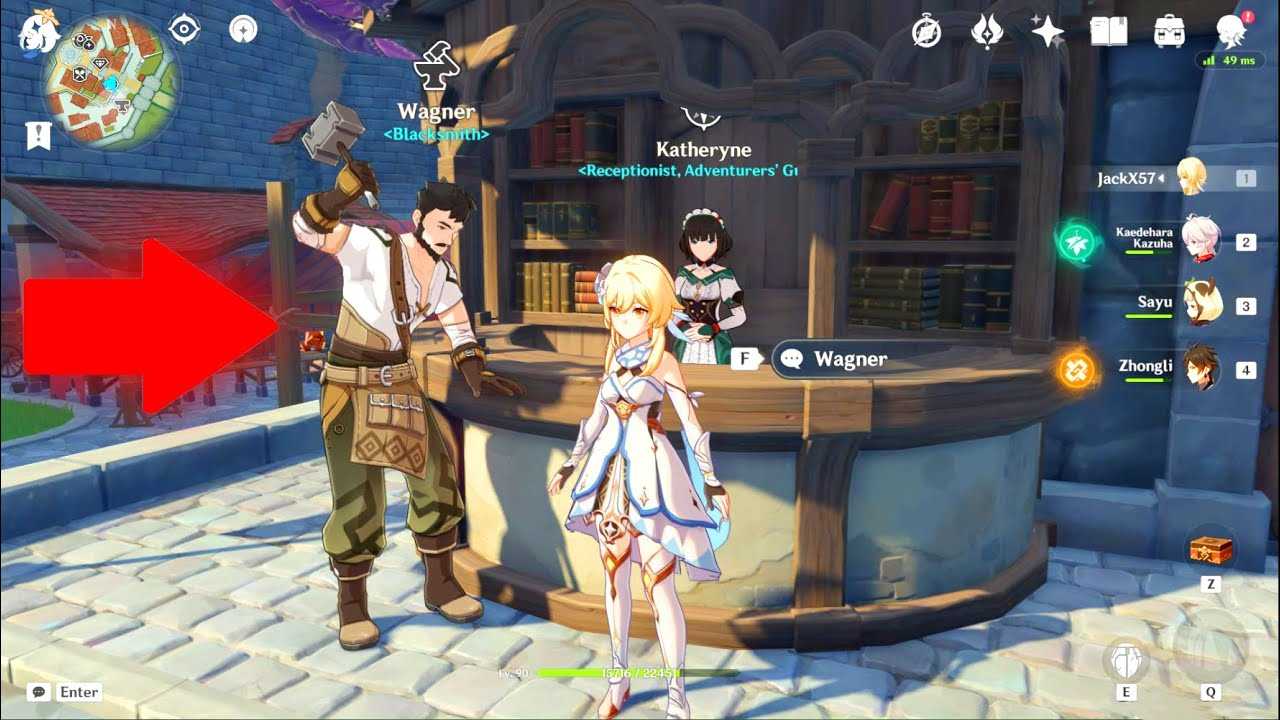Open the character menu icon with red alert
Image resolution: width=1280 pixels, height=720 pixels.
[x=1231, y=33]
